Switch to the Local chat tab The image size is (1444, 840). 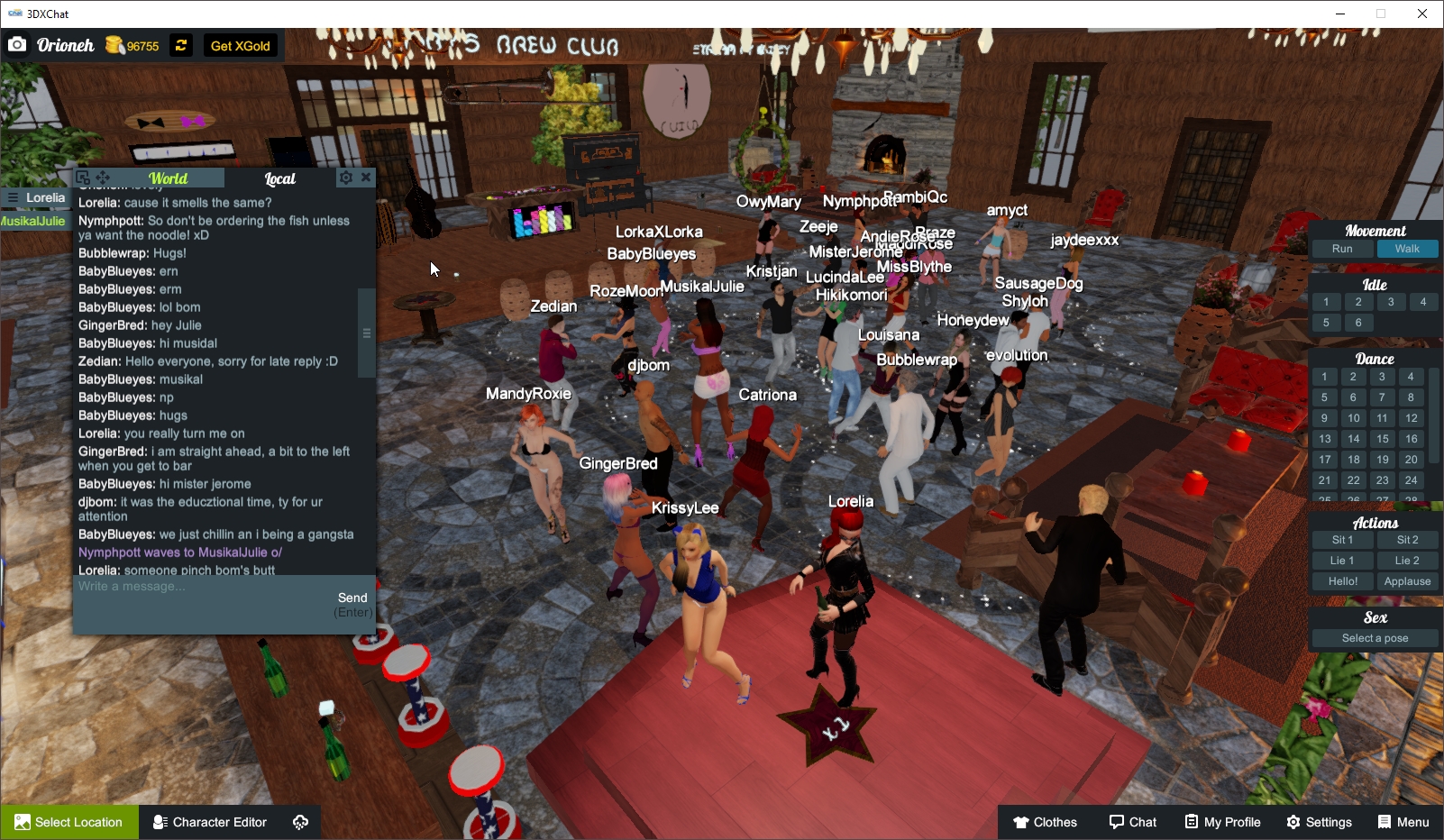(x=279, y=178)
